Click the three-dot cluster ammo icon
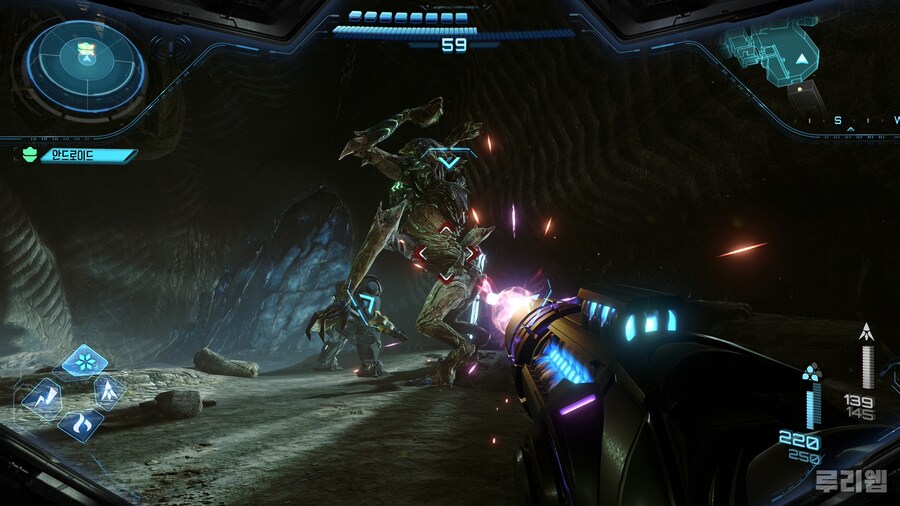This screenshot has height=506, width=900. pyautogui.click(x=811, y=372)
